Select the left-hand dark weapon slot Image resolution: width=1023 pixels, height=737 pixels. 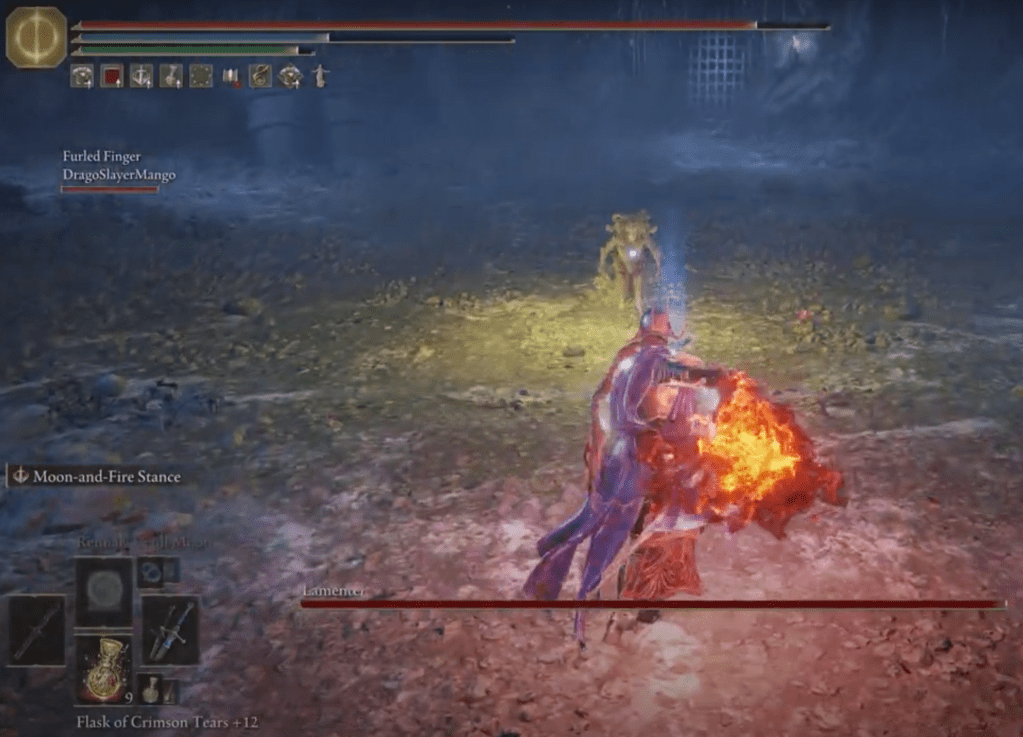pos(37,629)
